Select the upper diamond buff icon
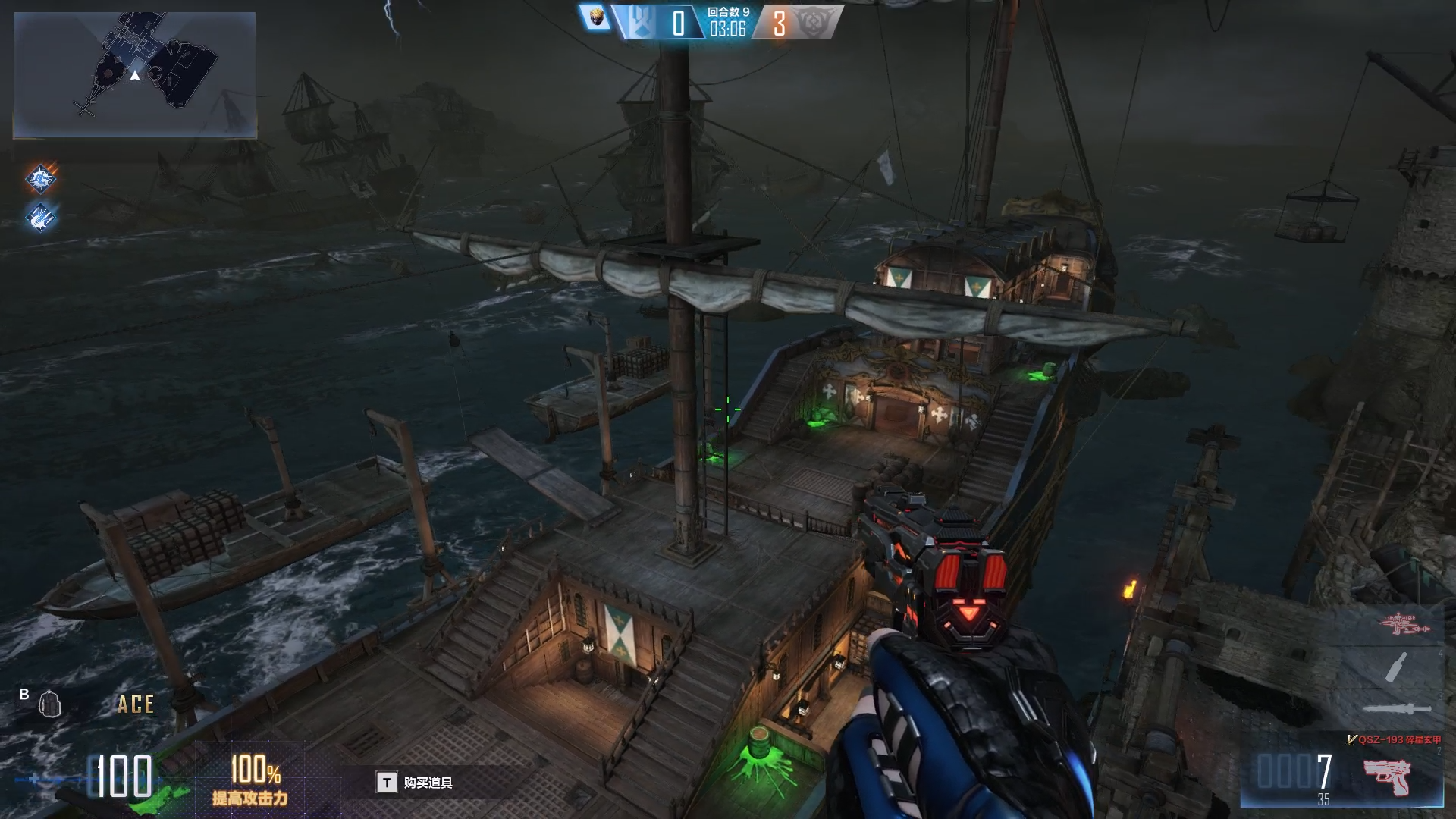1456x819 pixels. coord(41,179)
